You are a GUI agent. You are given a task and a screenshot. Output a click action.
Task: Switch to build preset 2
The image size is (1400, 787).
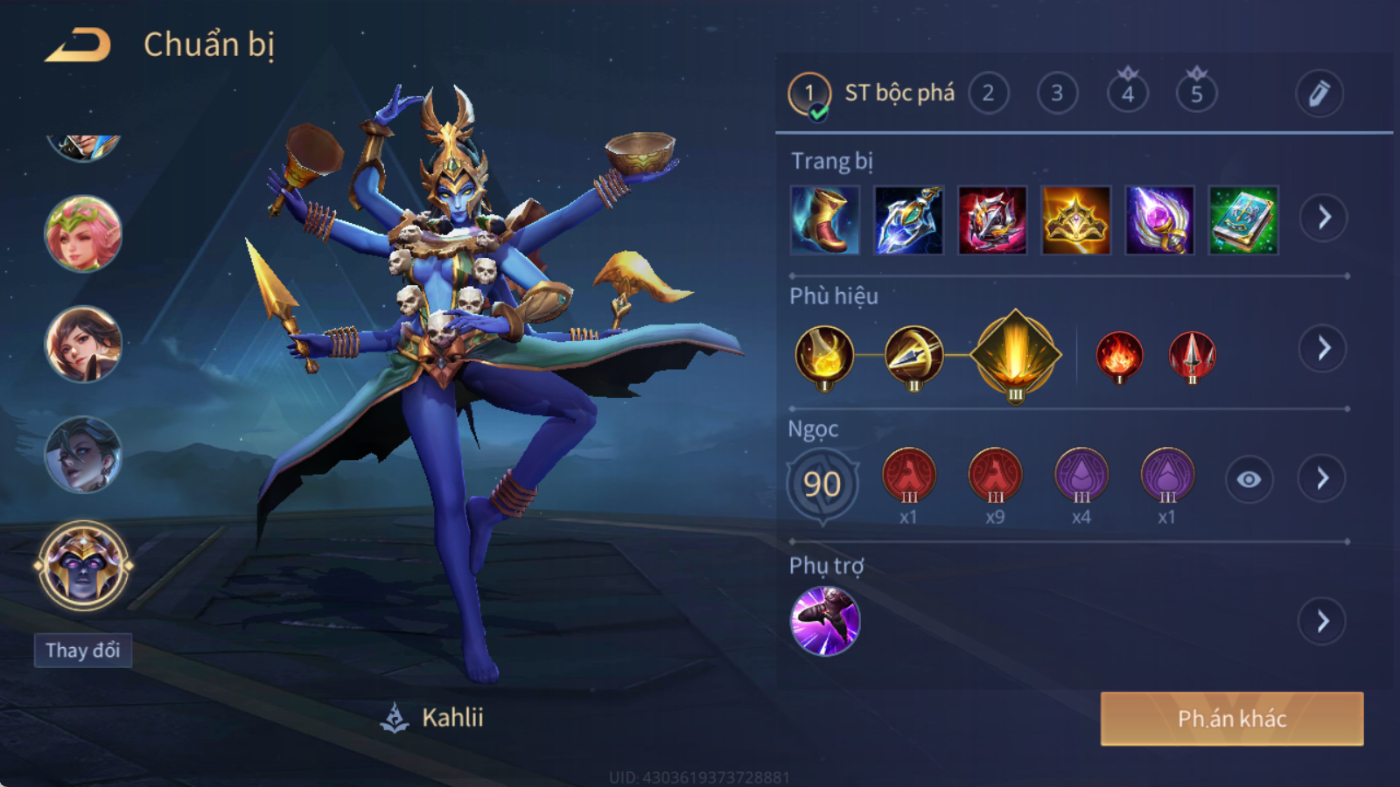coord(988,94)
